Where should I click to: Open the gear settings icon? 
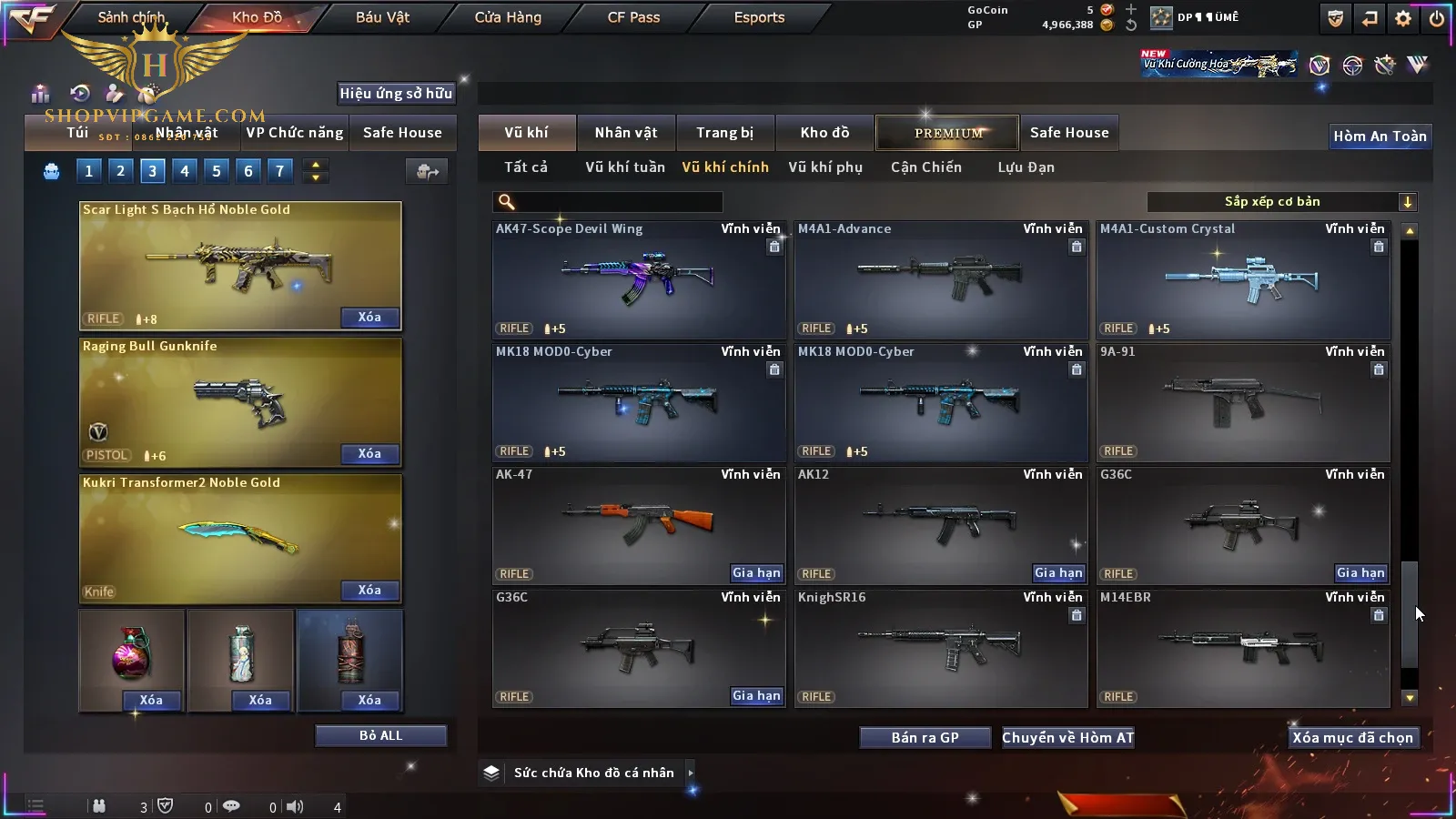[1402, 18]
